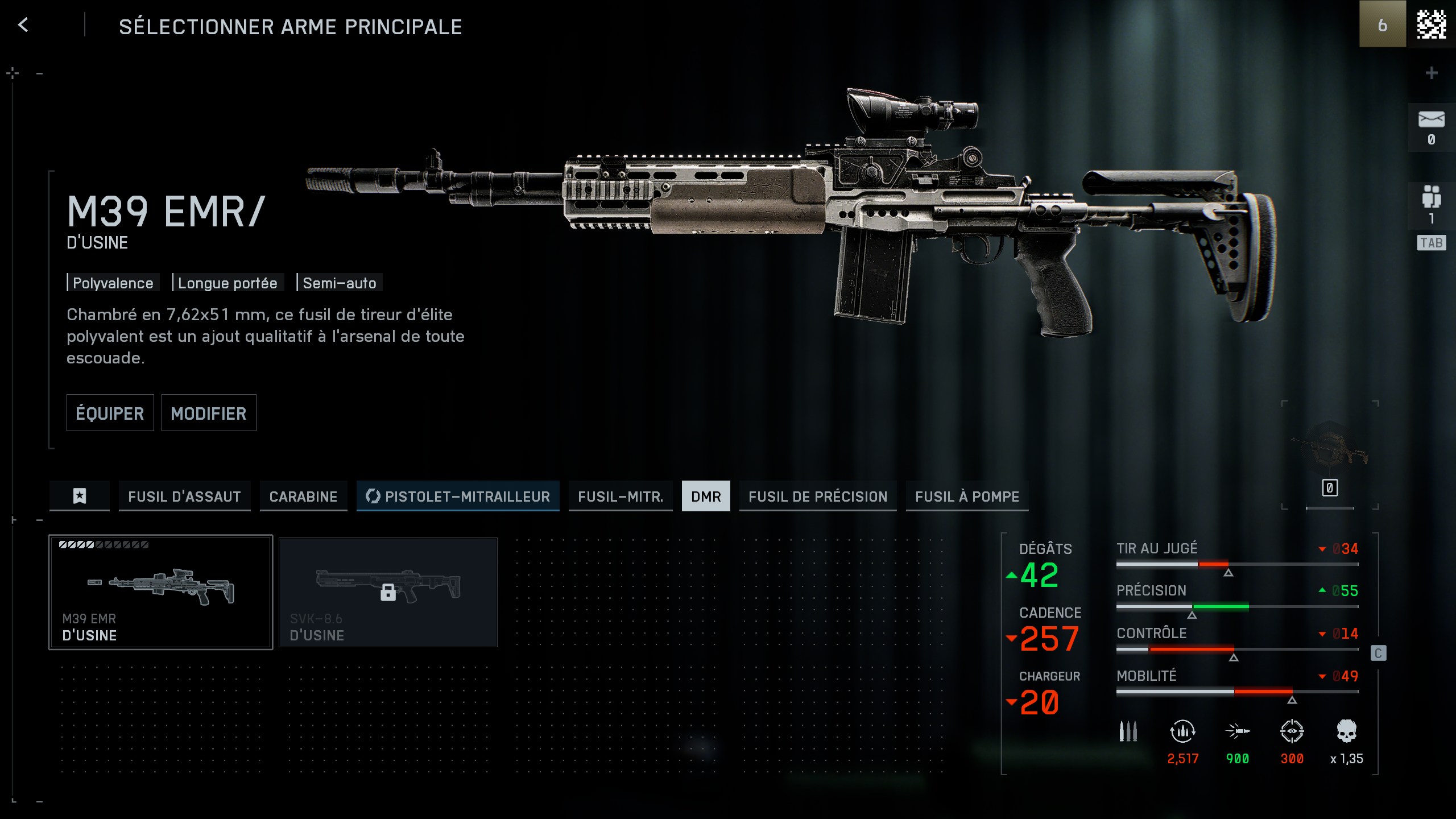
Task: Click the currency counter showing 6
Action: [1383, 25]
